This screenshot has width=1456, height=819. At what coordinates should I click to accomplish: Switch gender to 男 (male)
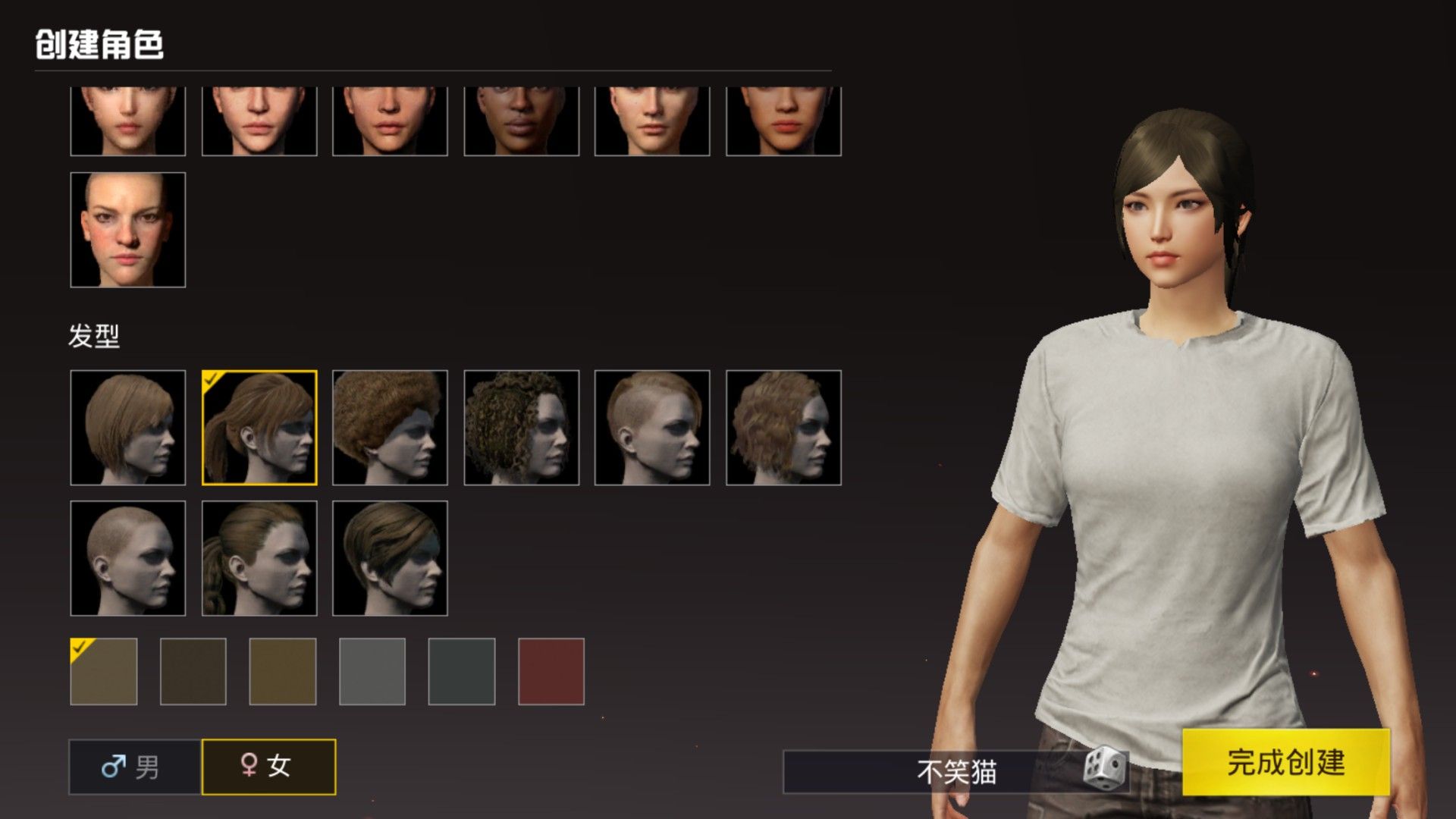[135, 767]
